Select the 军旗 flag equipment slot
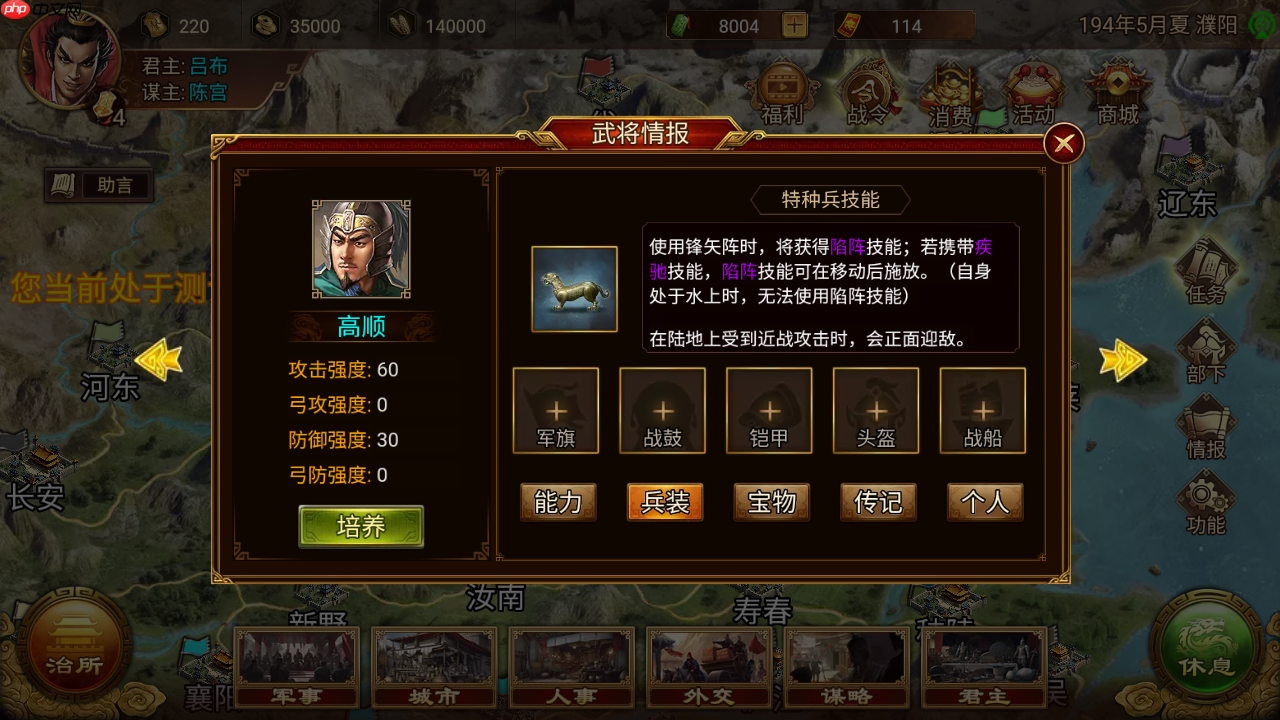The width and height of the screenshot is (1280, 720). pyautogui.click(x=556, y=410)
